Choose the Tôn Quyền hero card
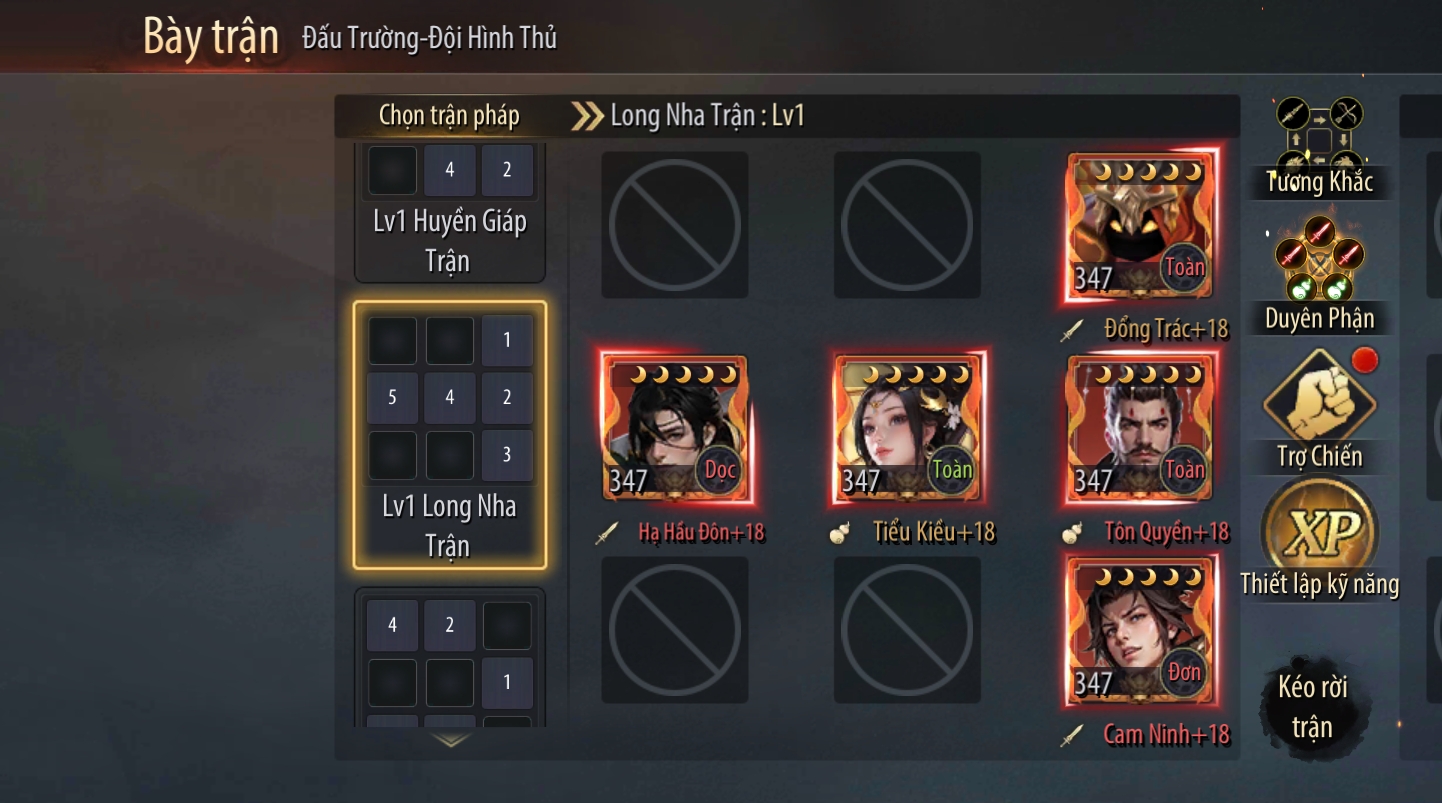Viewport: 1442px width, 803px height. [x=1141, y=428]
